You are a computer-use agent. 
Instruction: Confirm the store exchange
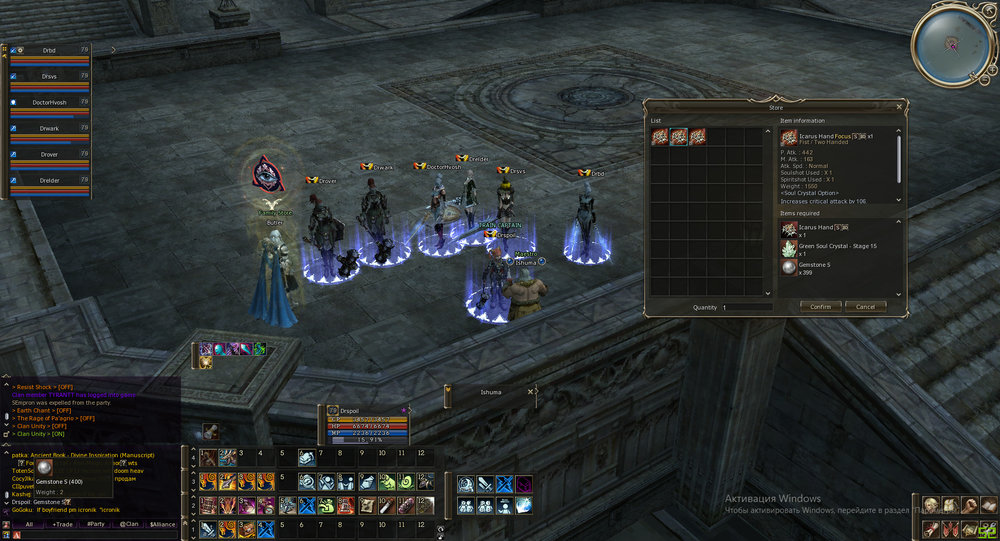(x=820, y=307)
